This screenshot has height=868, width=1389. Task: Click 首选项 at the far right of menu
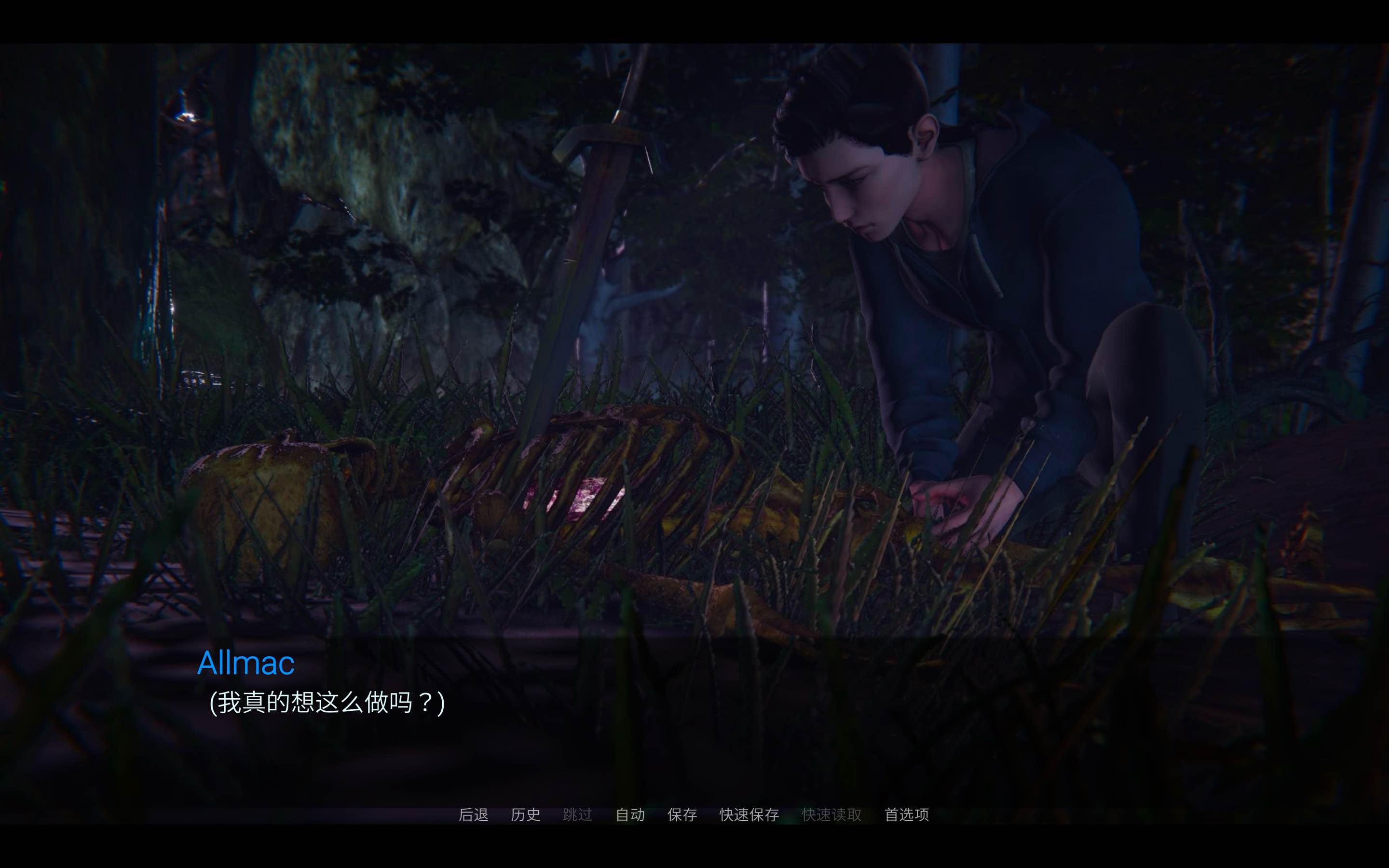[x=907, y=814]
